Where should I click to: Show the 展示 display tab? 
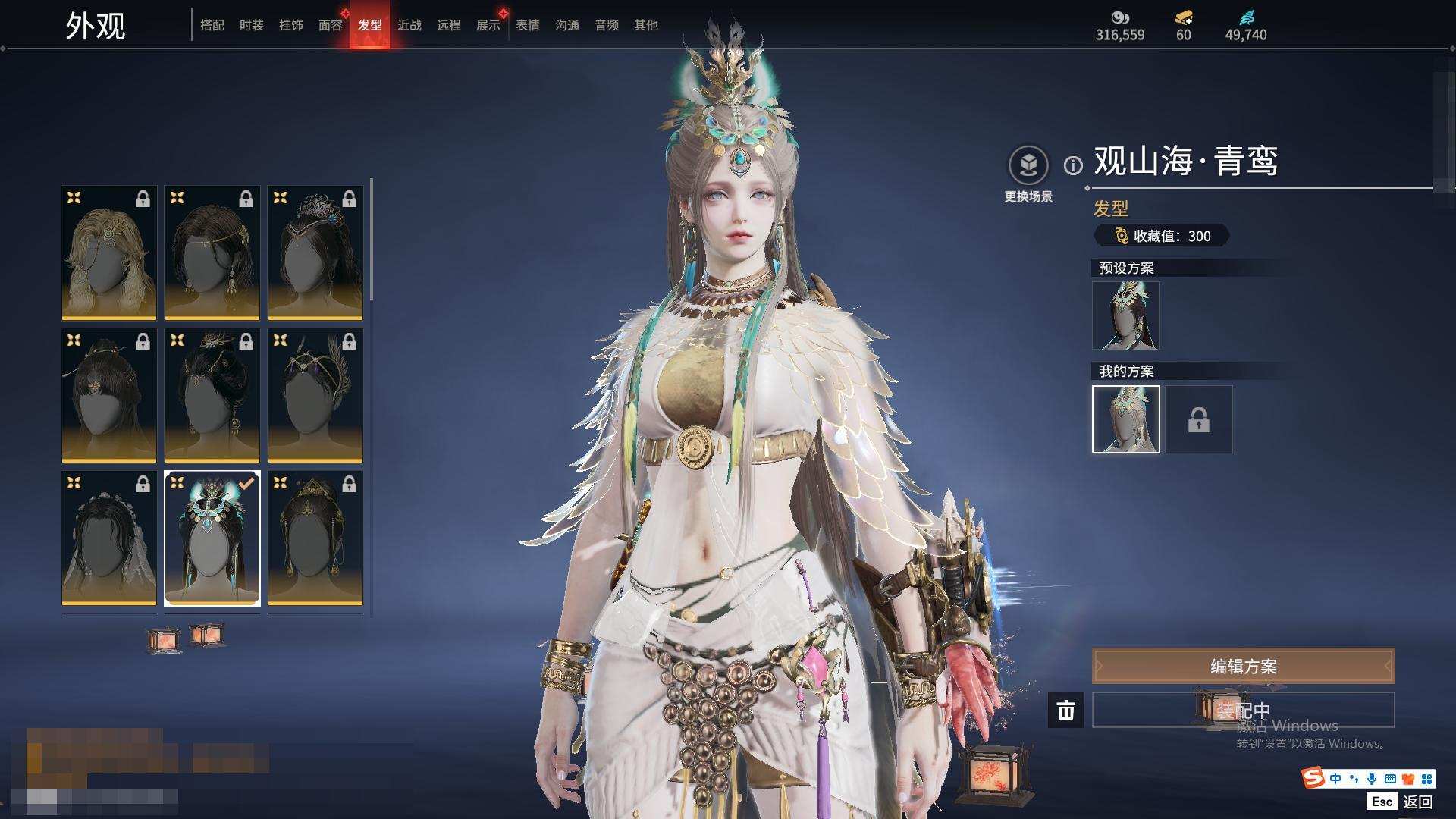point(488,25)
